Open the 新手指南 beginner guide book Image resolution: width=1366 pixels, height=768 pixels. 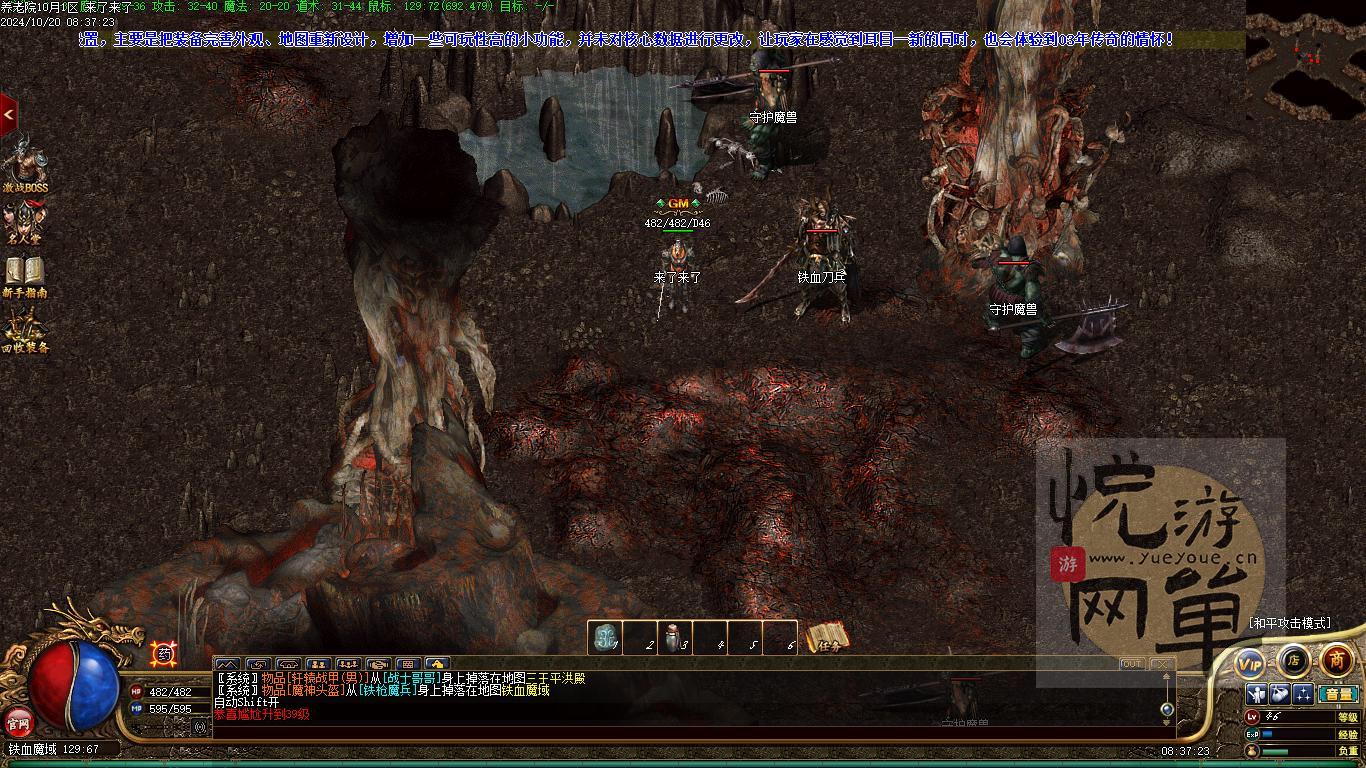click(x=24, y=275)
